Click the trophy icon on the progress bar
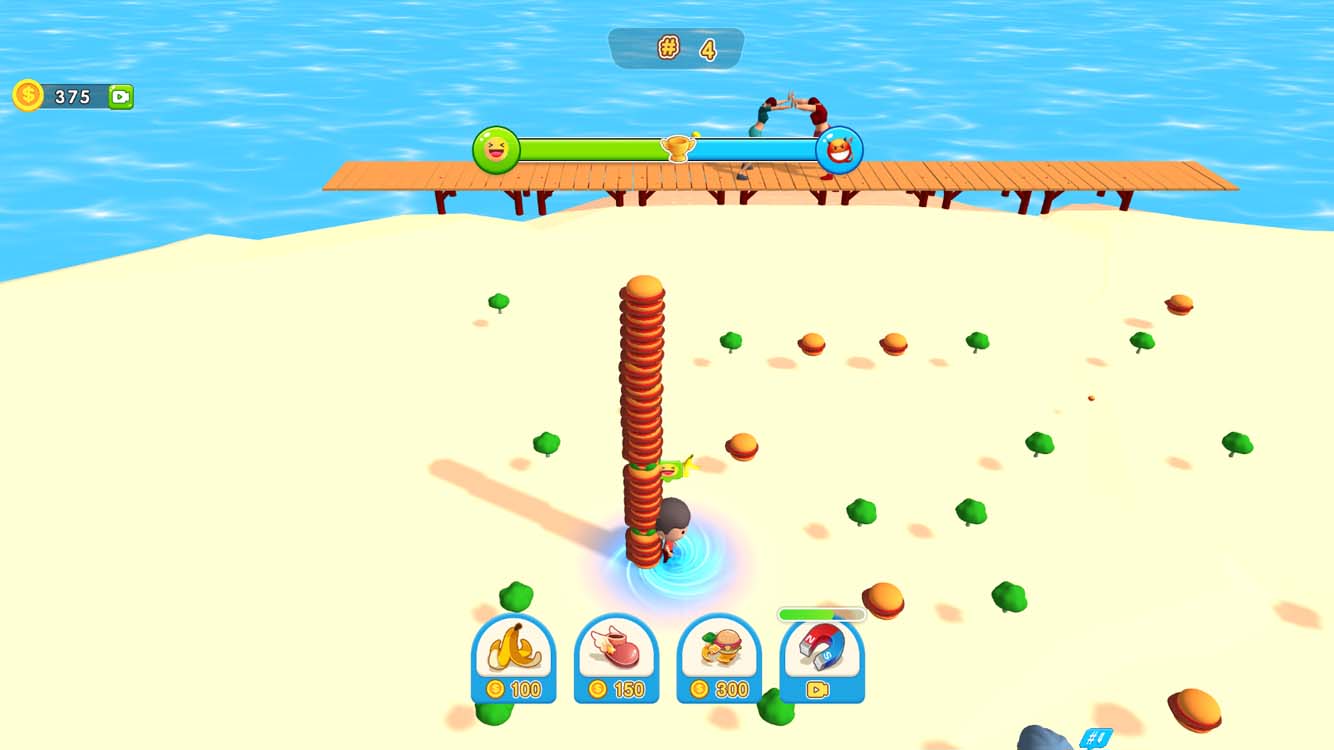The image size is (1334, 750). point(679,148)
